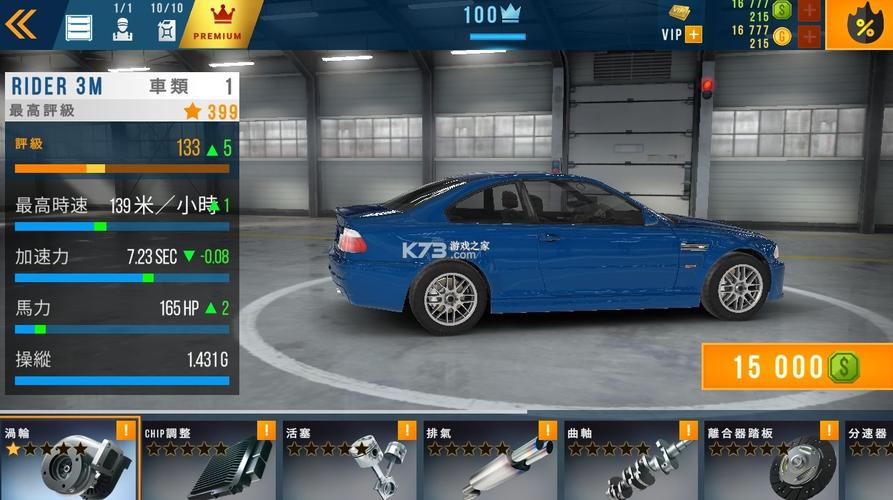Buy the upgrade for 15 000 cash
Image resolution: width=893 pixels, height=500 pixels.
(796, 367)
